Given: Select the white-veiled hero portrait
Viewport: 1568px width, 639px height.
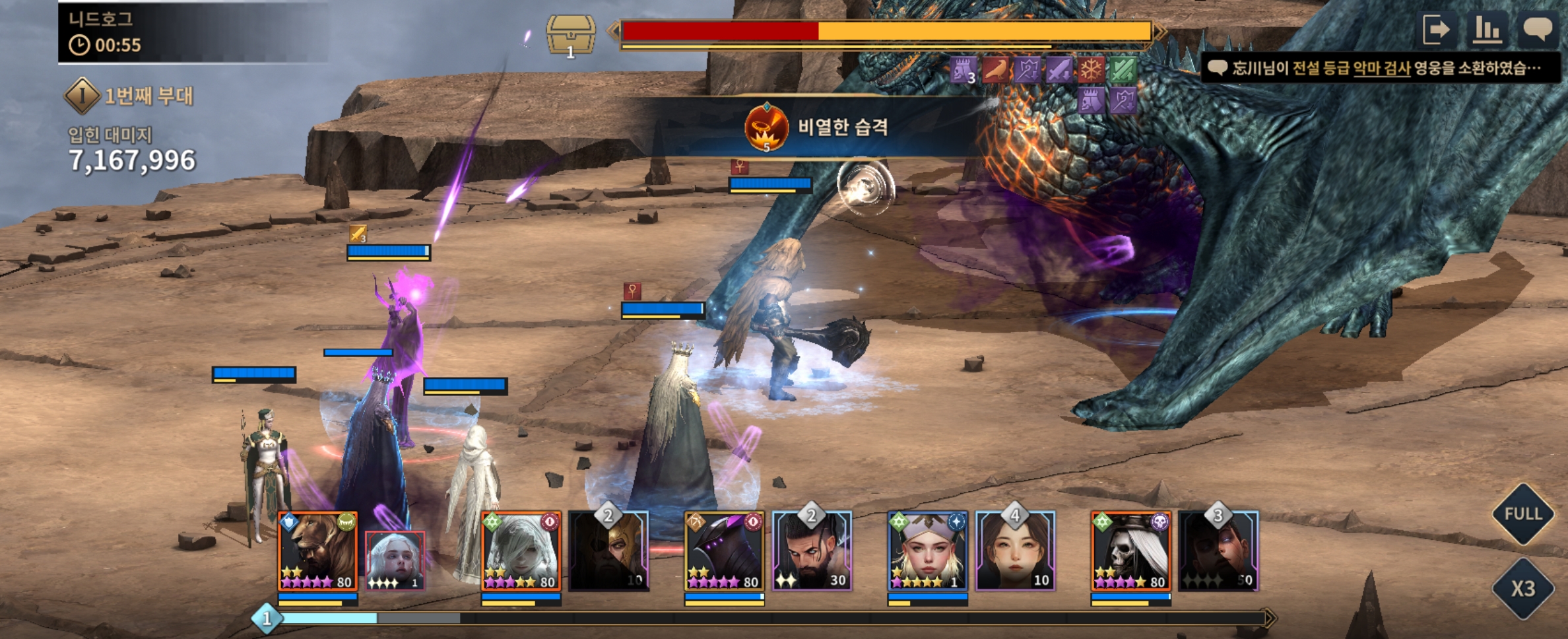Looking at the screenshot, I should [521, 551].
